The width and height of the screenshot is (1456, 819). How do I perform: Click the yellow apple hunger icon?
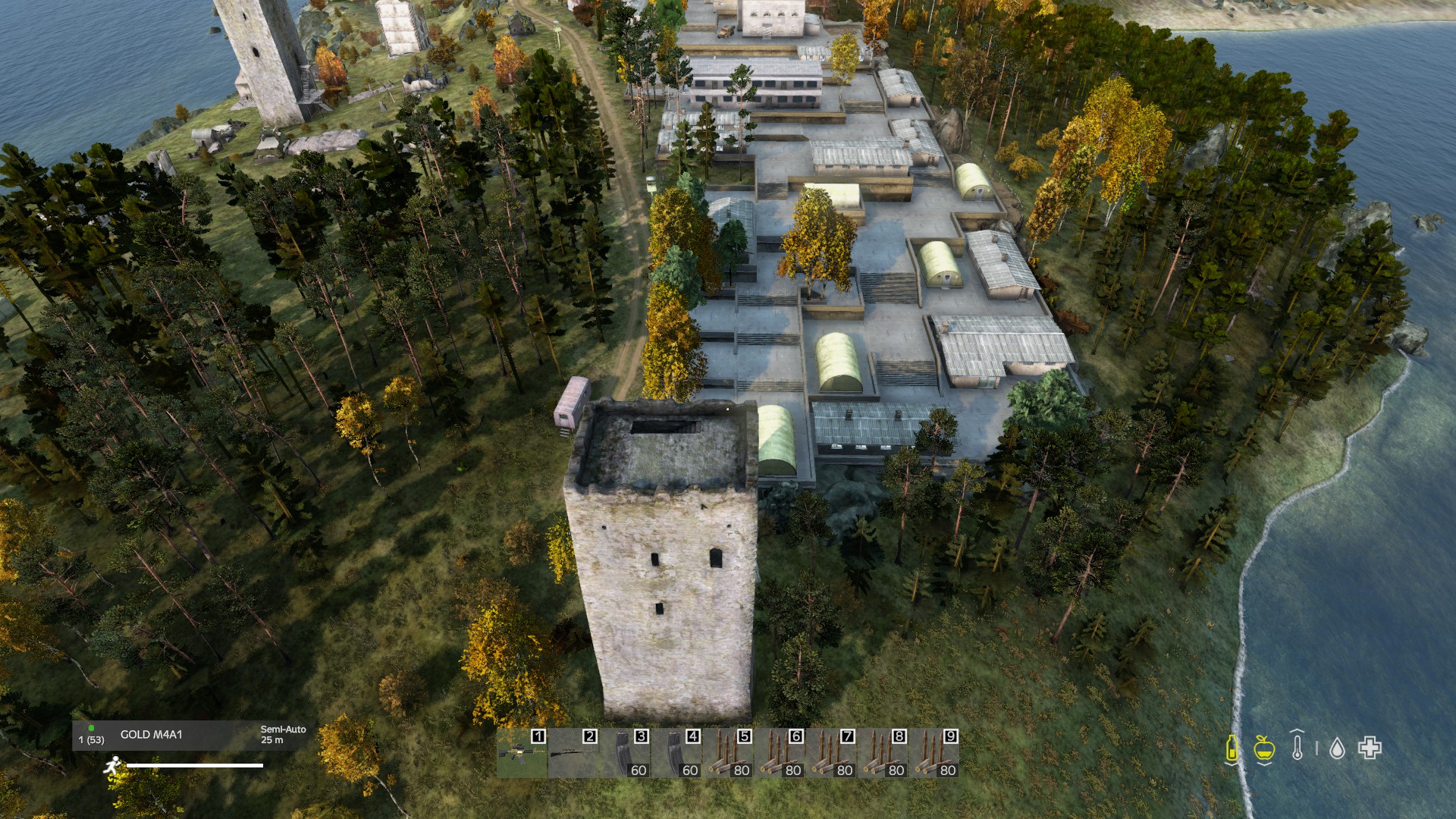click(x=1263, y=748)
